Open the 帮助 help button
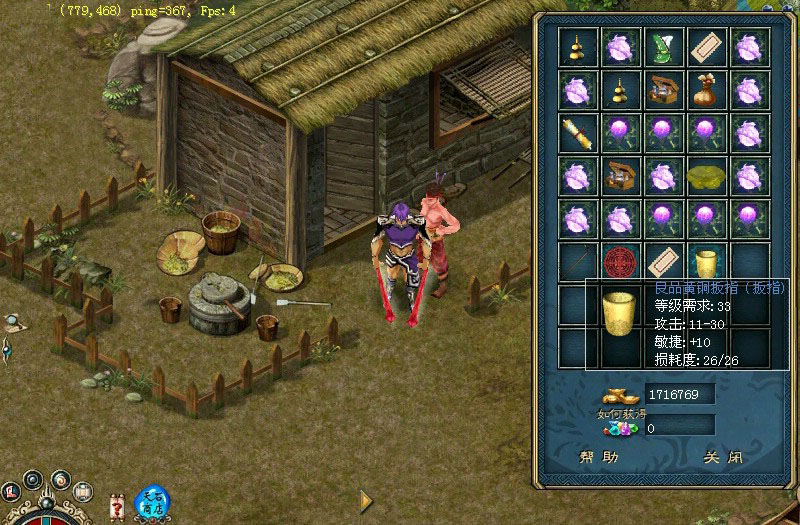This screenshot has width=800, height=525. (600, 457)
